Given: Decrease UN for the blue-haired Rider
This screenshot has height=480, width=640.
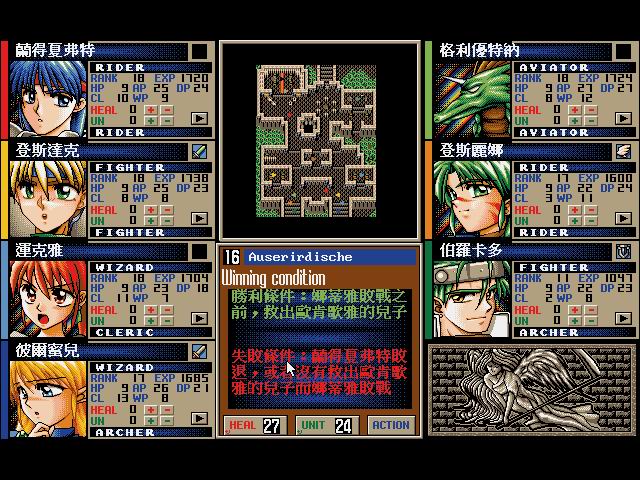Looking at the screenshot, I should click(x=169, y=119).
